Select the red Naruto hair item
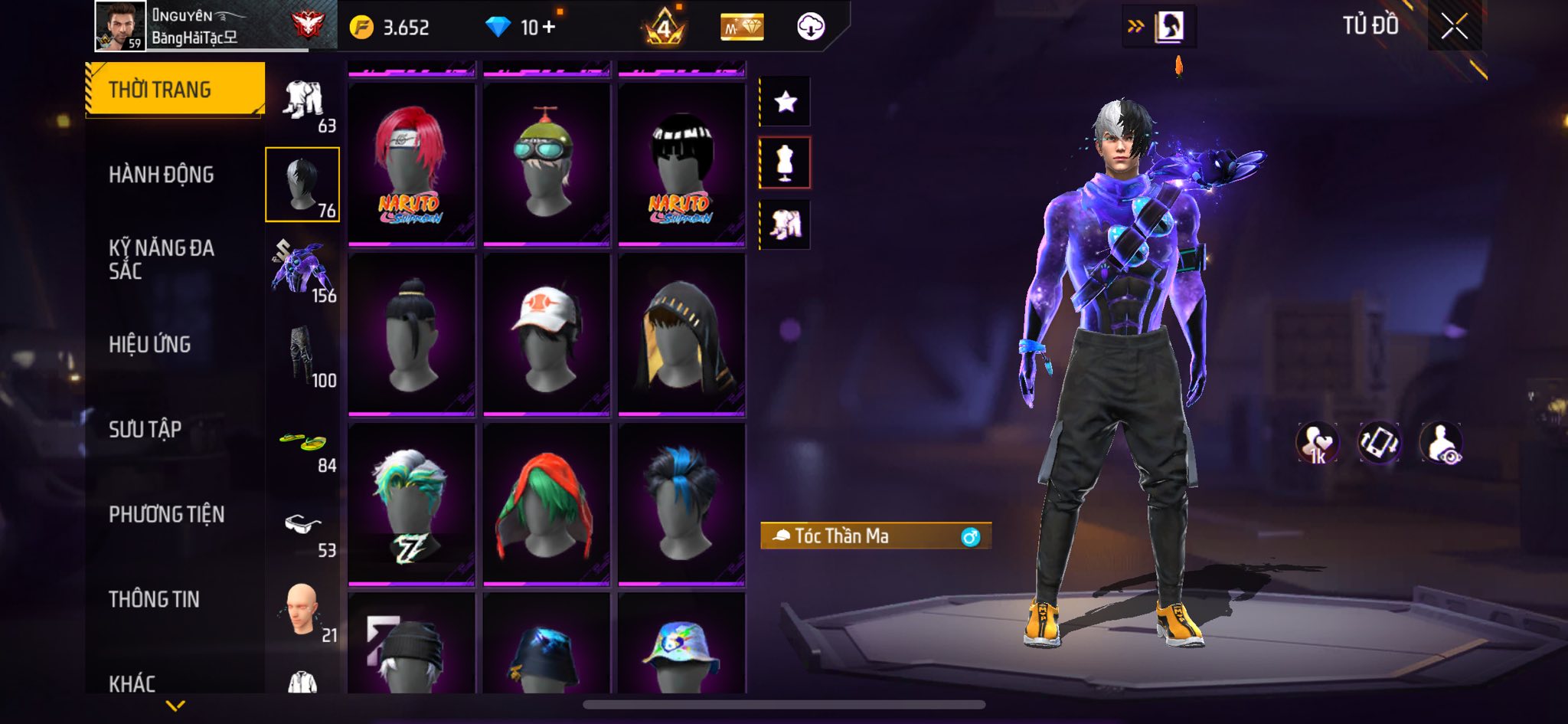This screenshot has height=724, width=1568. pyautogui.click(x=411, y=165)
